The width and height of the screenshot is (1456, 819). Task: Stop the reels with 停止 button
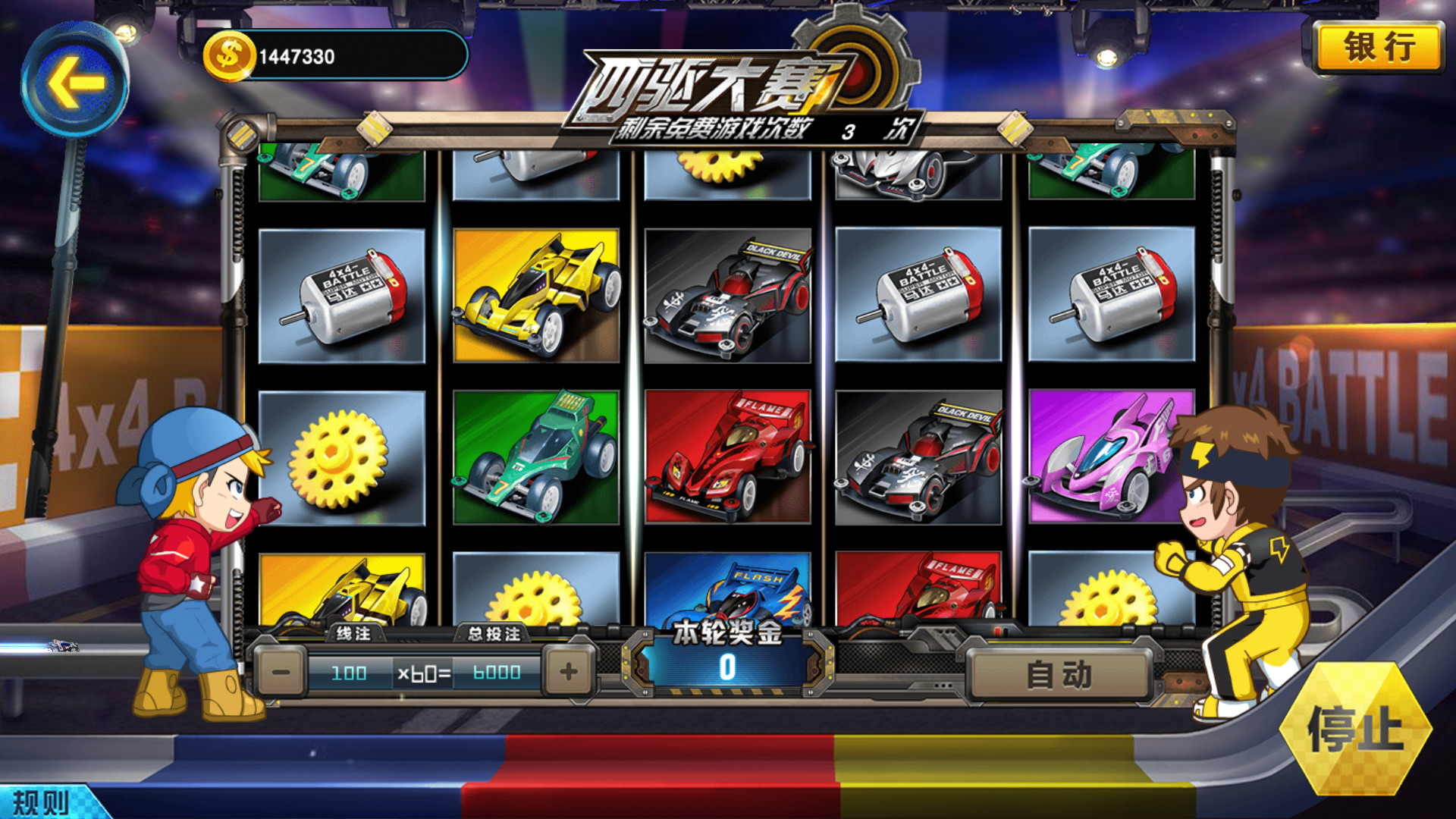[1354, 729]
